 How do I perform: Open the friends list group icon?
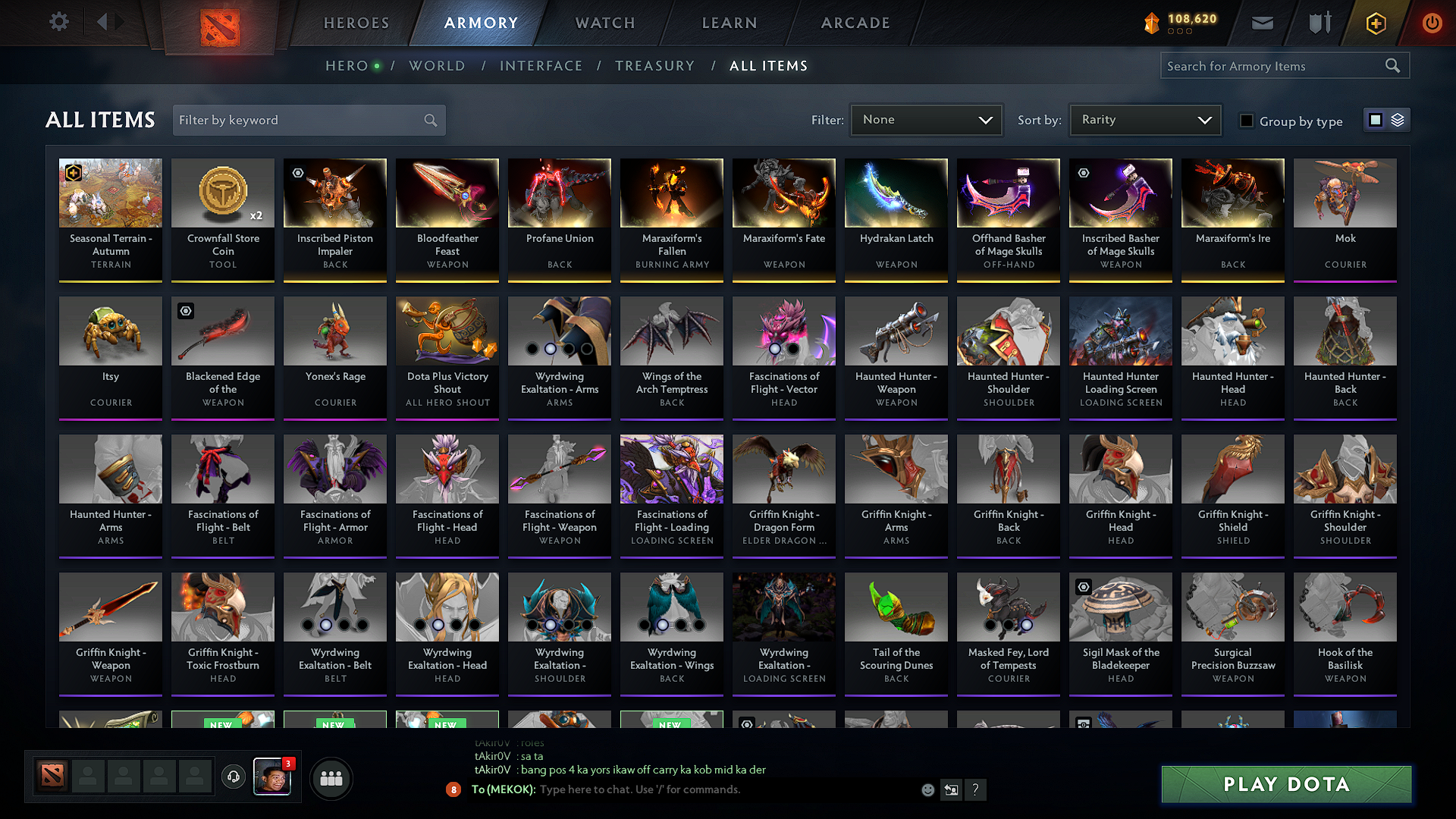coord(331,778)
